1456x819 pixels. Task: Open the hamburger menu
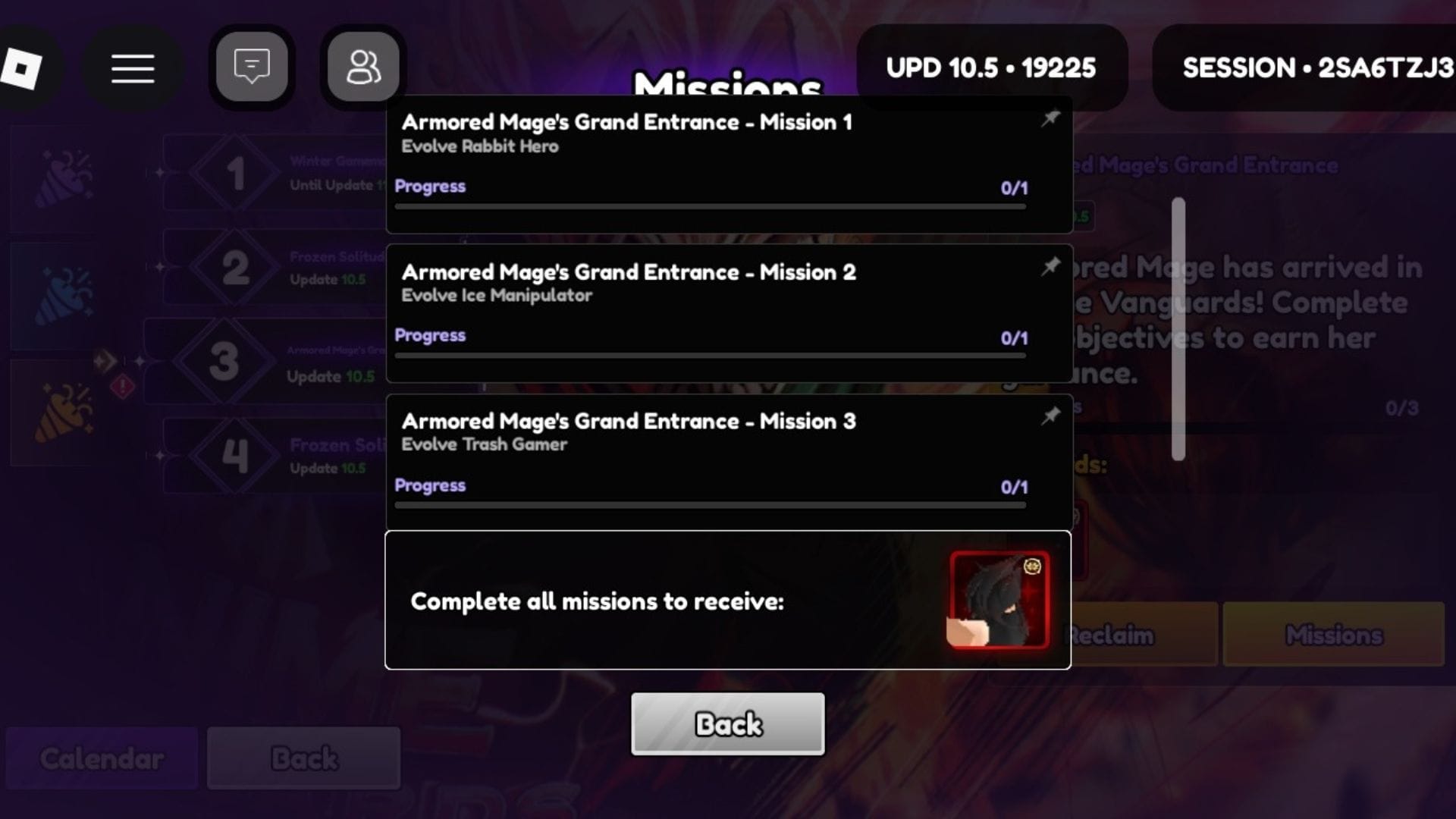(x=133, y=68)
